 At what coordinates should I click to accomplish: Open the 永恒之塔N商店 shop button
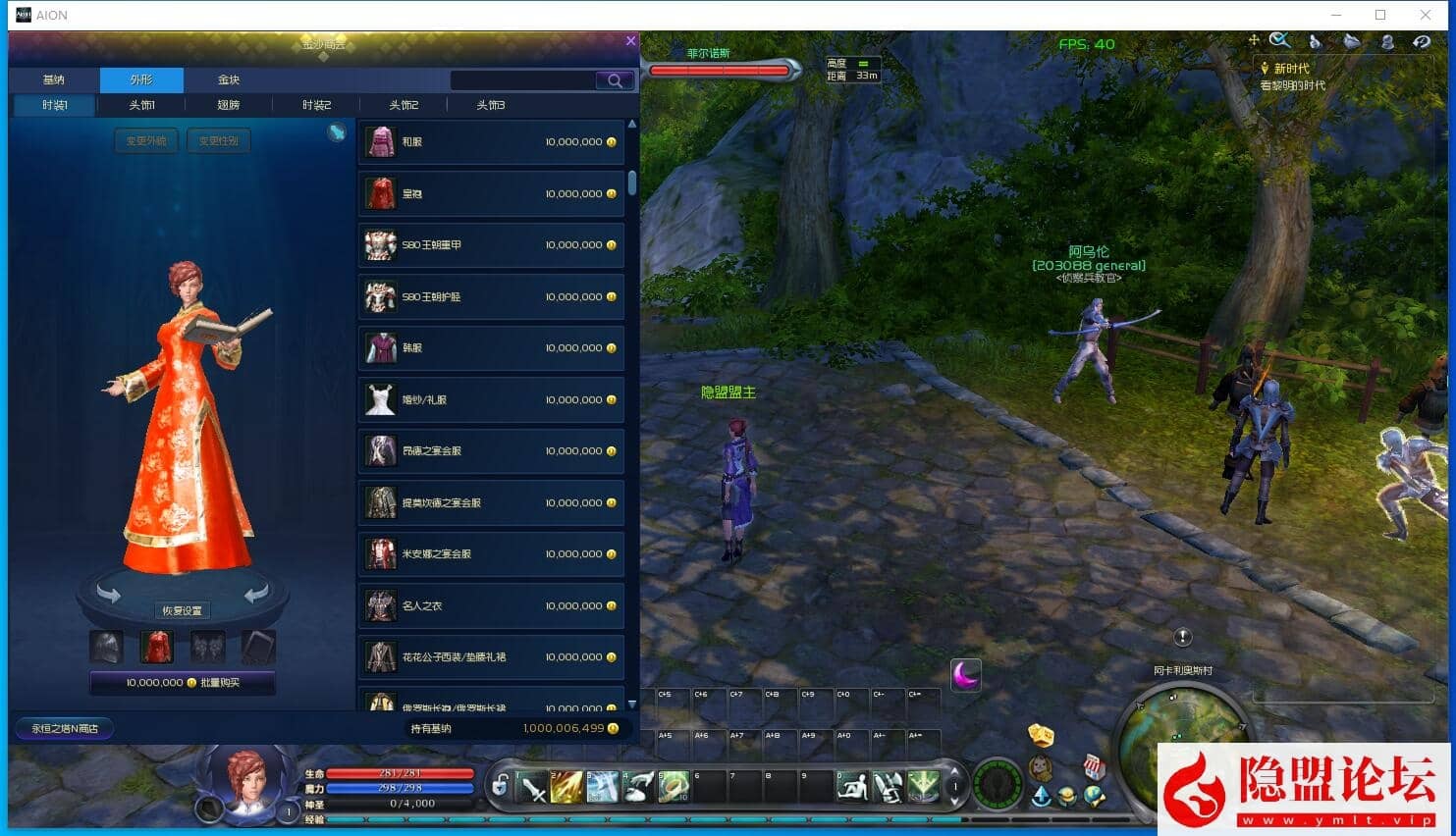pos(65,728)
